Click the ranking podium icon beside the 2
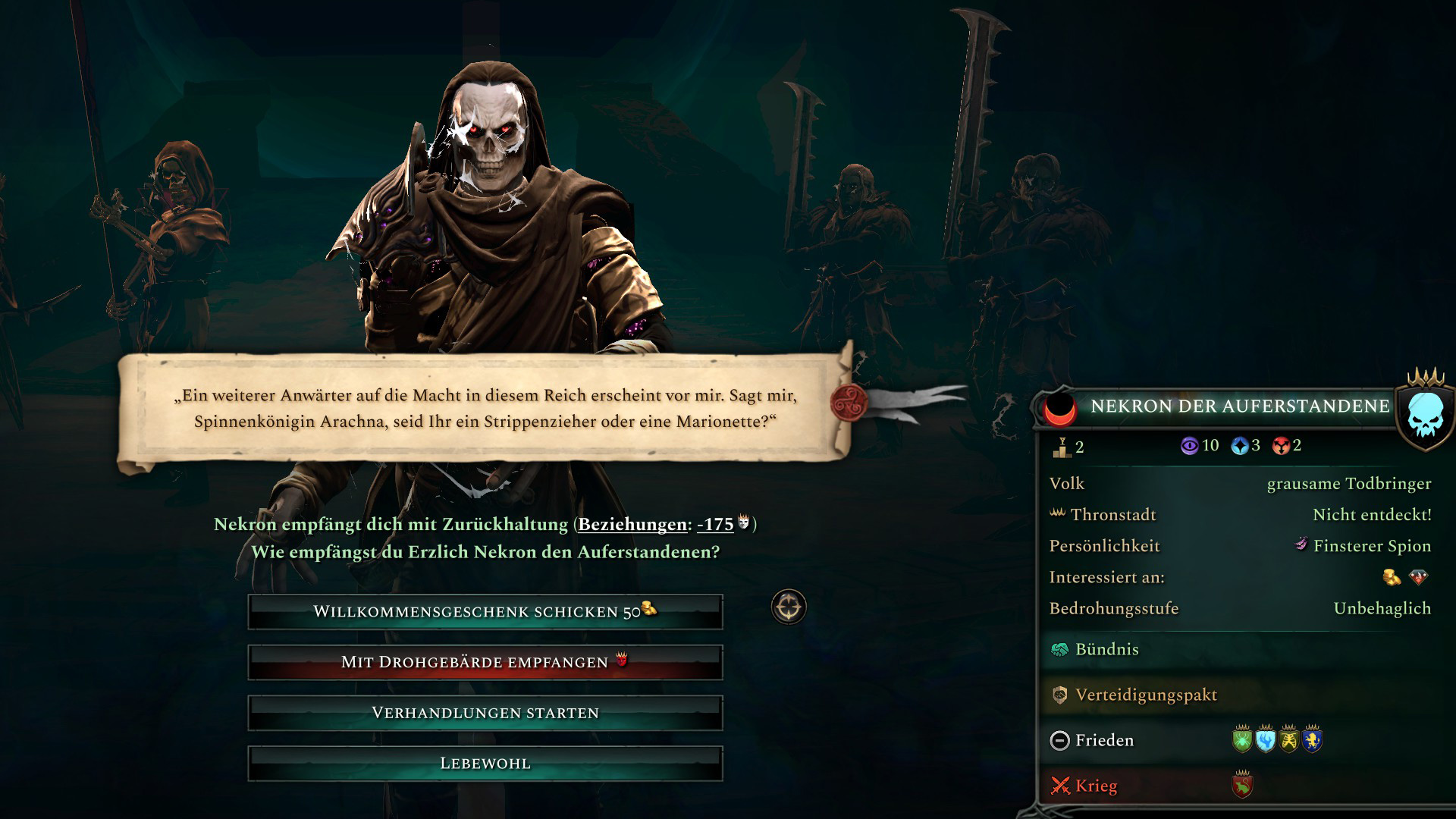This screenshot has width=1456, height=819. (1062, 449)
